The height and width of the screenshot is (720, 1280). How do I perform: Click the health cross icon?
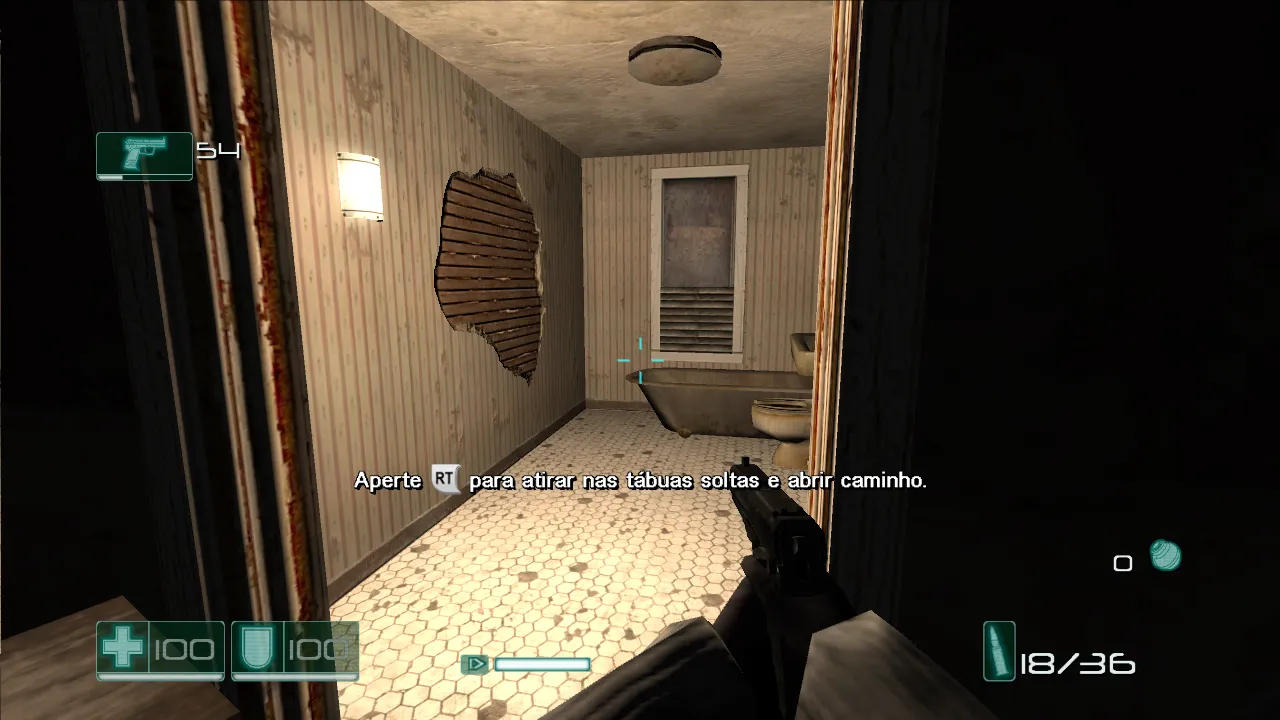123,648
